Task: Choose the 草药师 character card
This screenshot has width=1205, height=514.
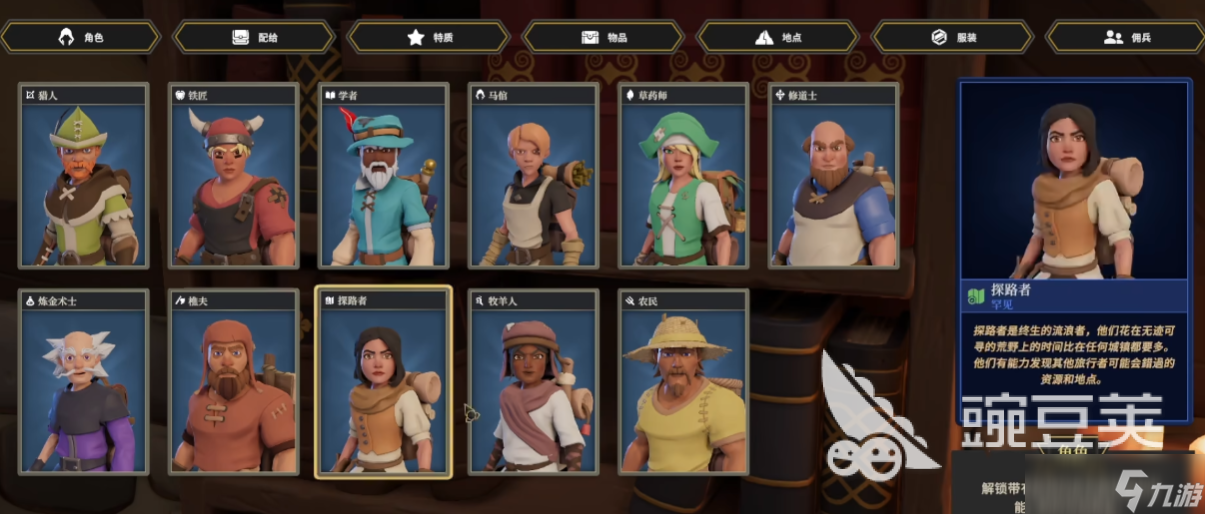Action: [x=684, y=177]
